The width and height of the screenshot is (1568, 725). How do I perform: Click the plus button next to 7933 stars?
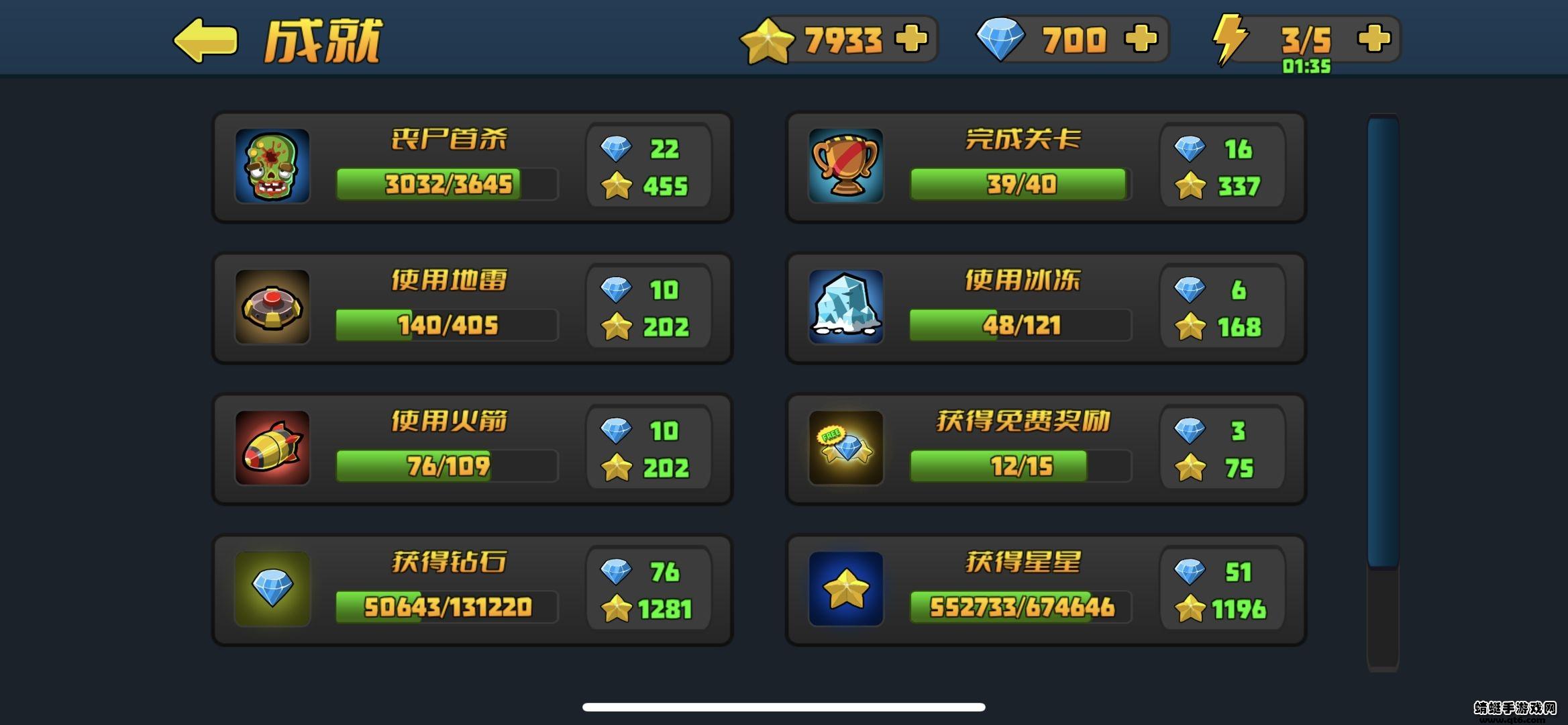[911, 38]
